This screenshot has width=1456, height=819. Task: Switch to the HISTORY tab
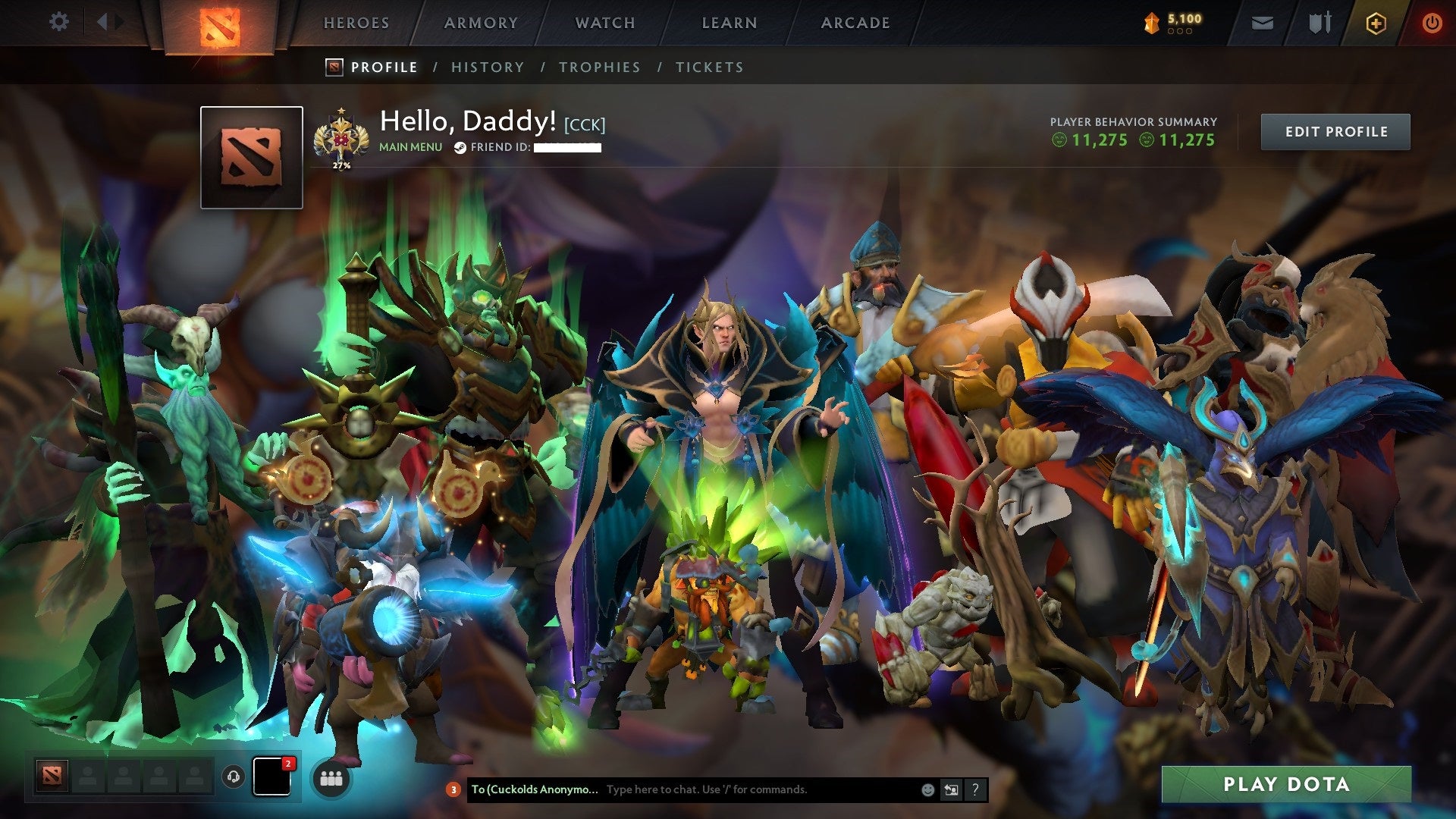pos(487,67)
